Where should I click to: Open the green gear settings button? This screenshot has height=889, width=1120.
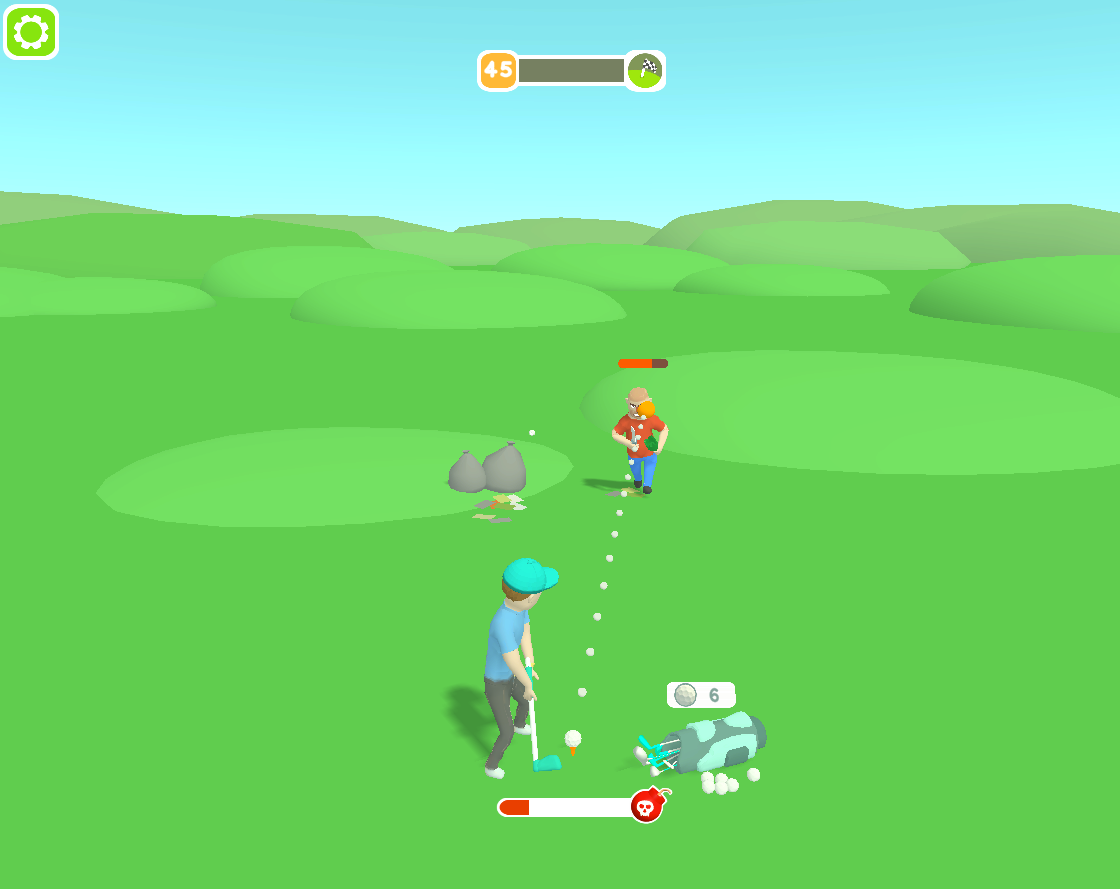(x=32, y=32)
